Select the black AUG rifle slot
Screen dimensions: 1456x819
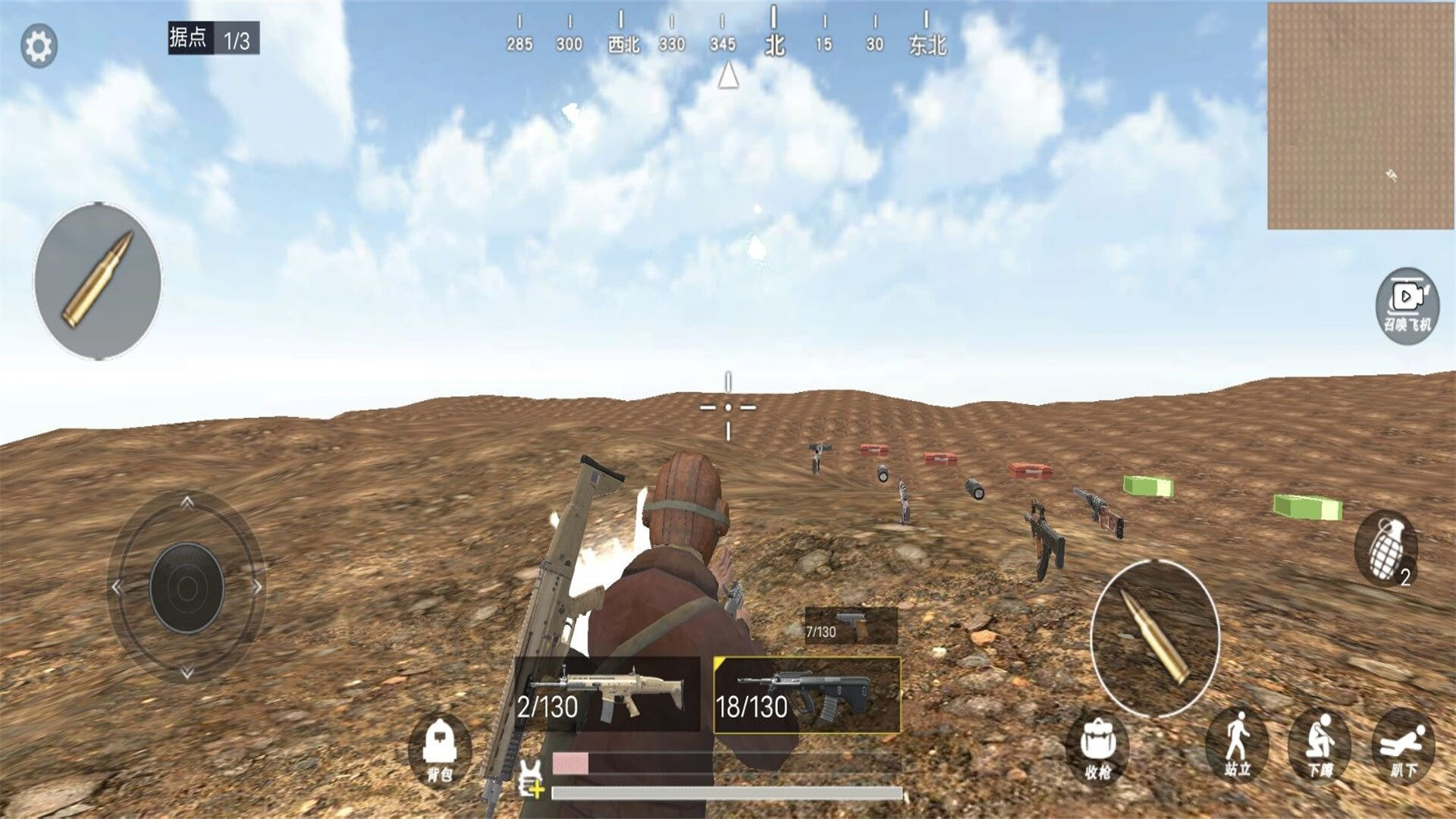pyautogui.click(x=807, y=695)
